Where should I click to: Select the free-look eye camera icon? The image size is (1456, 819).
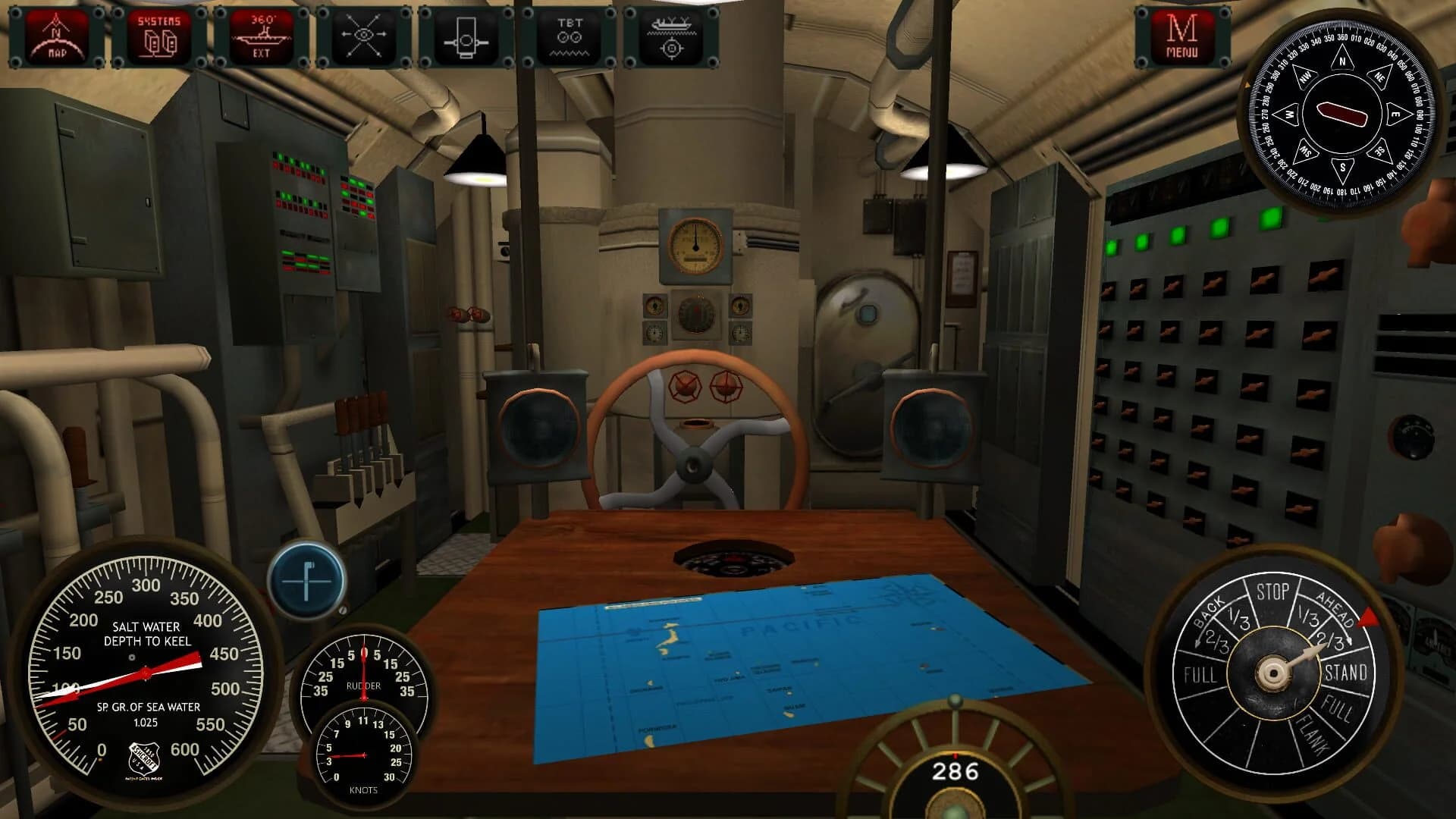tap(366, 34)
